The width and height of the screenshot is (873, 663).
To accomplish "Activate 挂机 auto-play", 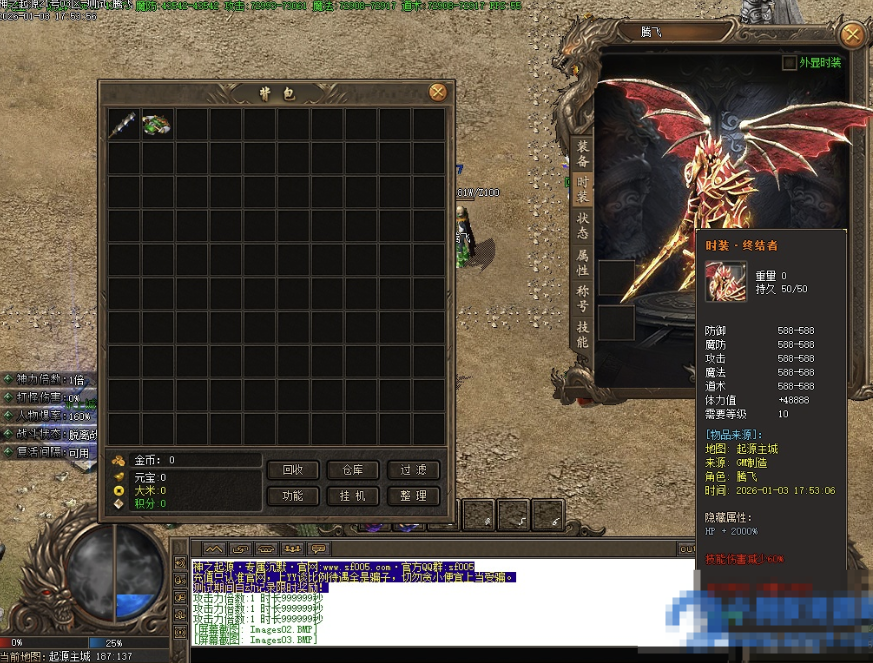I will point(353,496).
